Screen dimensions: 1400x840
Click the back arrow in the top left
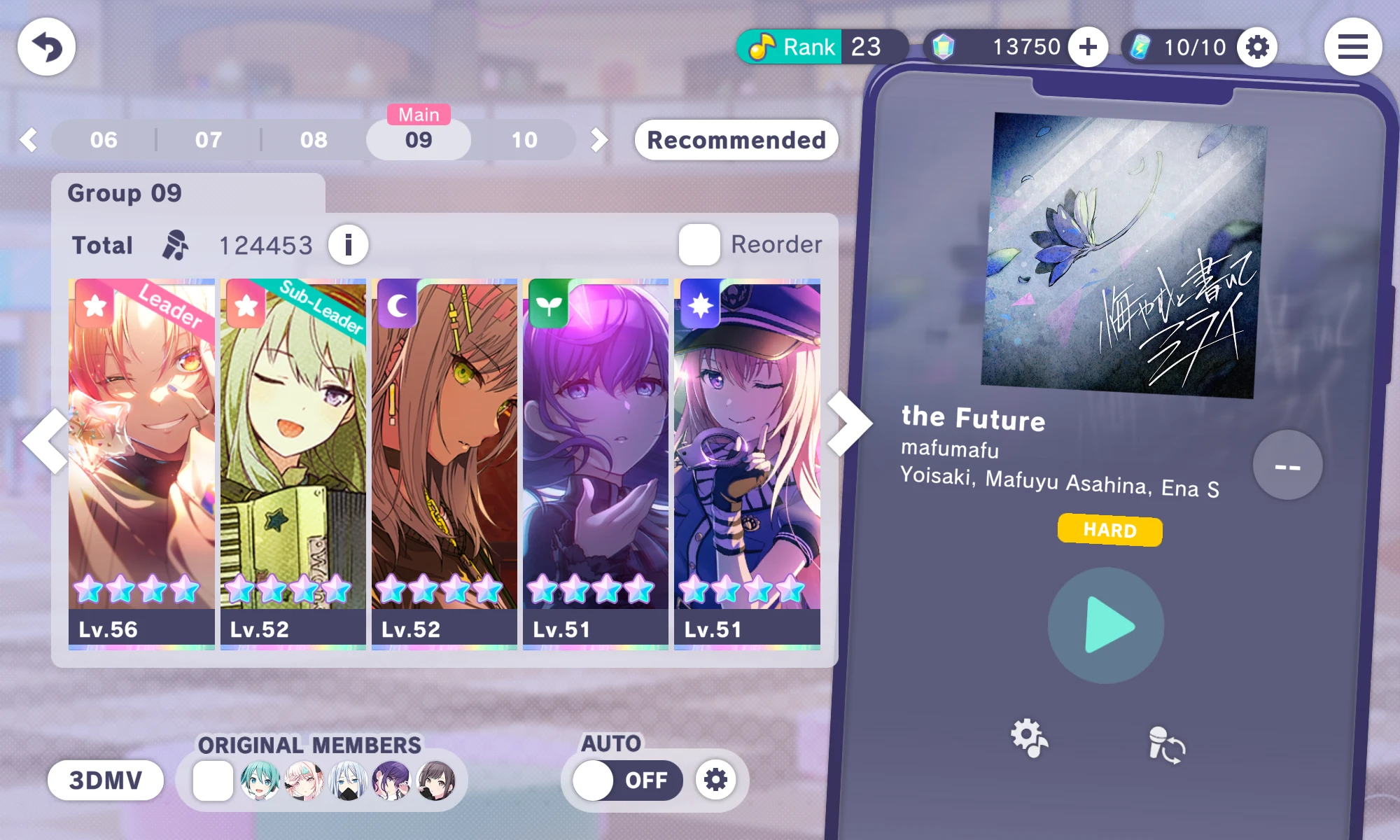[x=46, y=46]
